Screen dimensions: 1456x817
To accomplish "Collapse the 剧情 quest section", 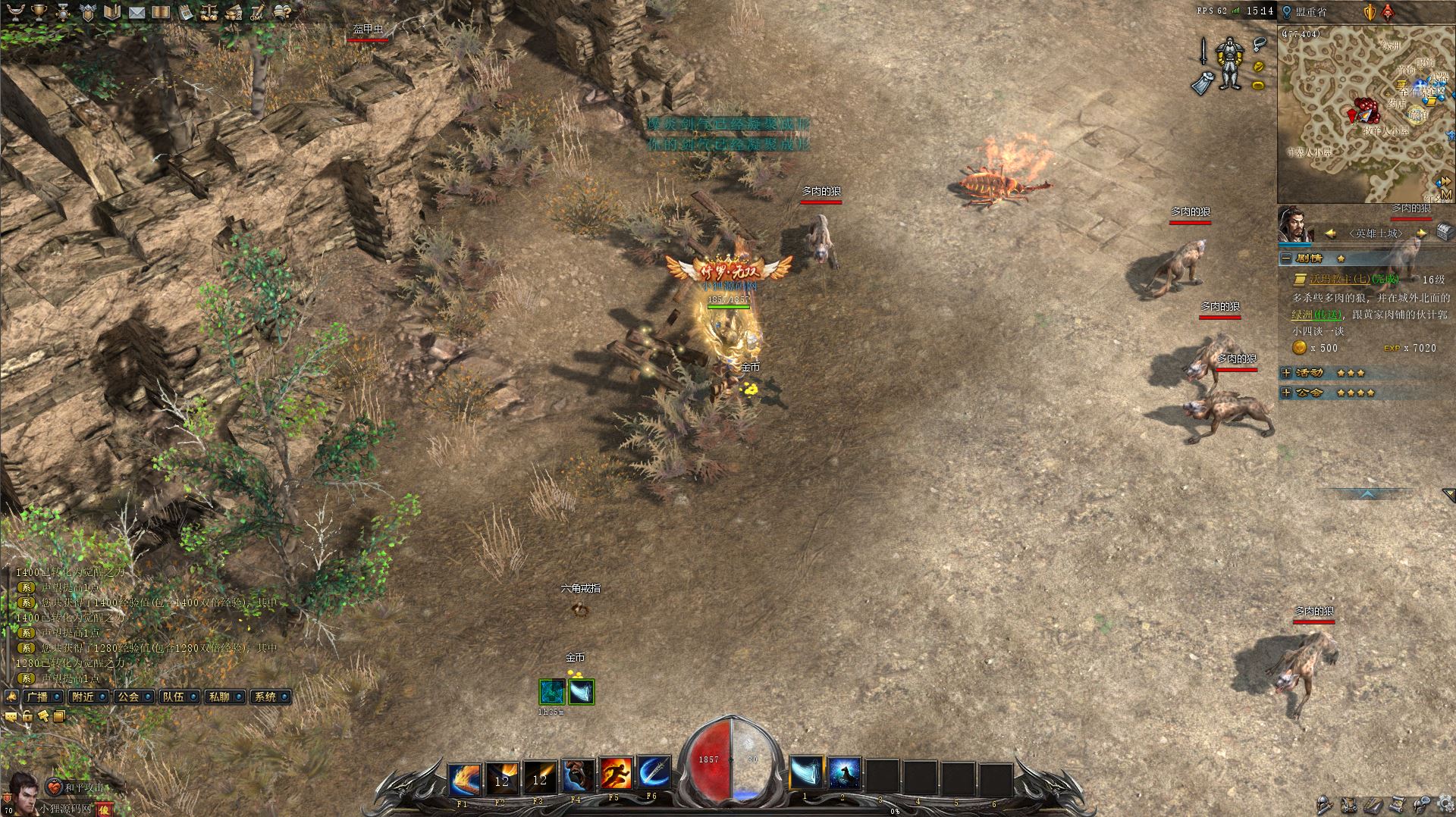I will 1286,258.
